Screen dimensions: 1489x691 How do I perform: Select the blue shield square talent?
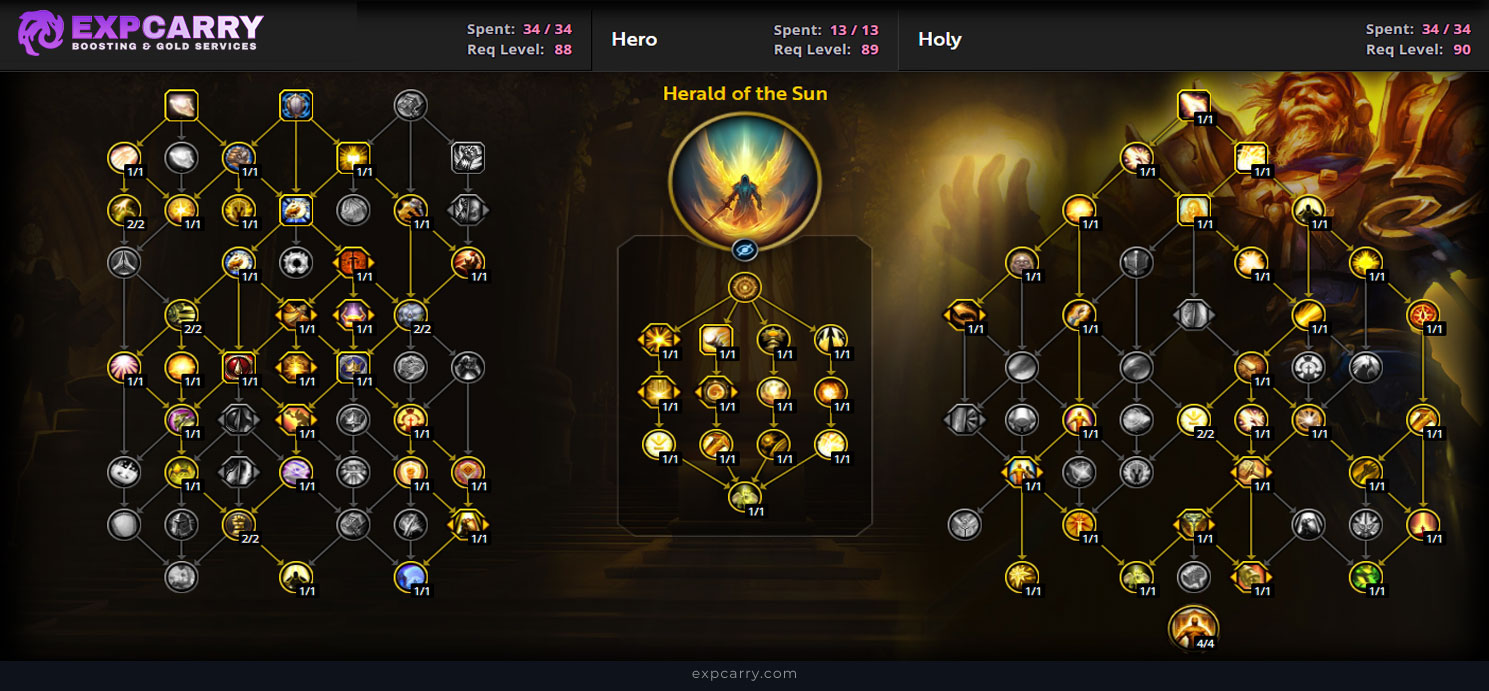(297, 105)
